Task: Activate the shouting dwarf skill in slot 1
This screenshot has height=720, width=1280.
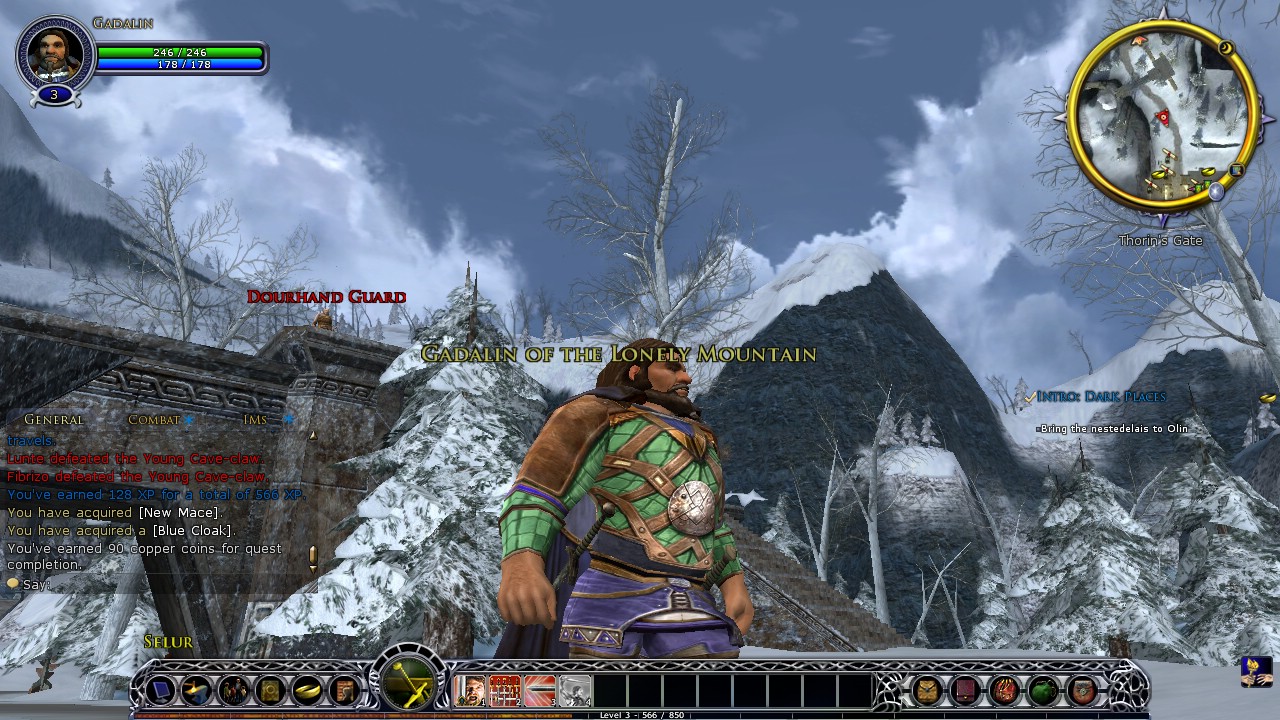Action: pos(471,691)
